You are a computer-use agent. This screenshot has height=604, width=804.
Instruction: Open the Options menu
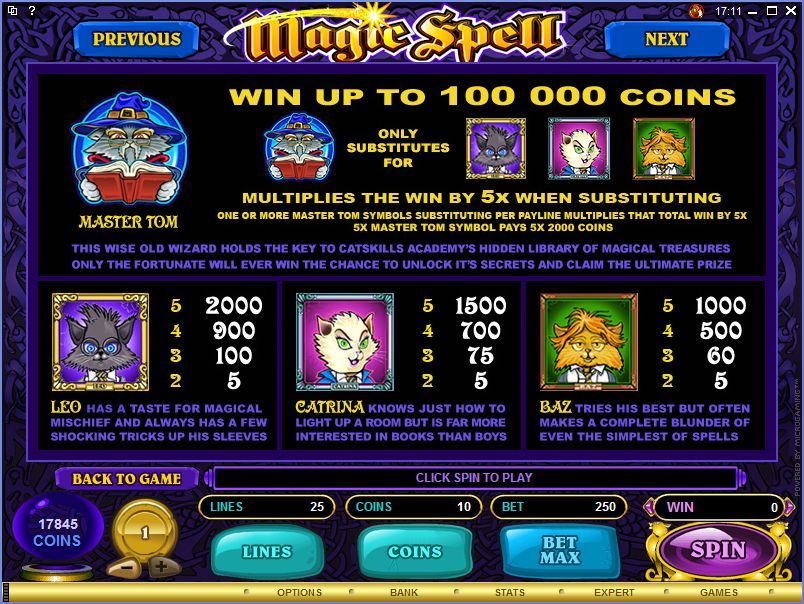pos(300,593)
